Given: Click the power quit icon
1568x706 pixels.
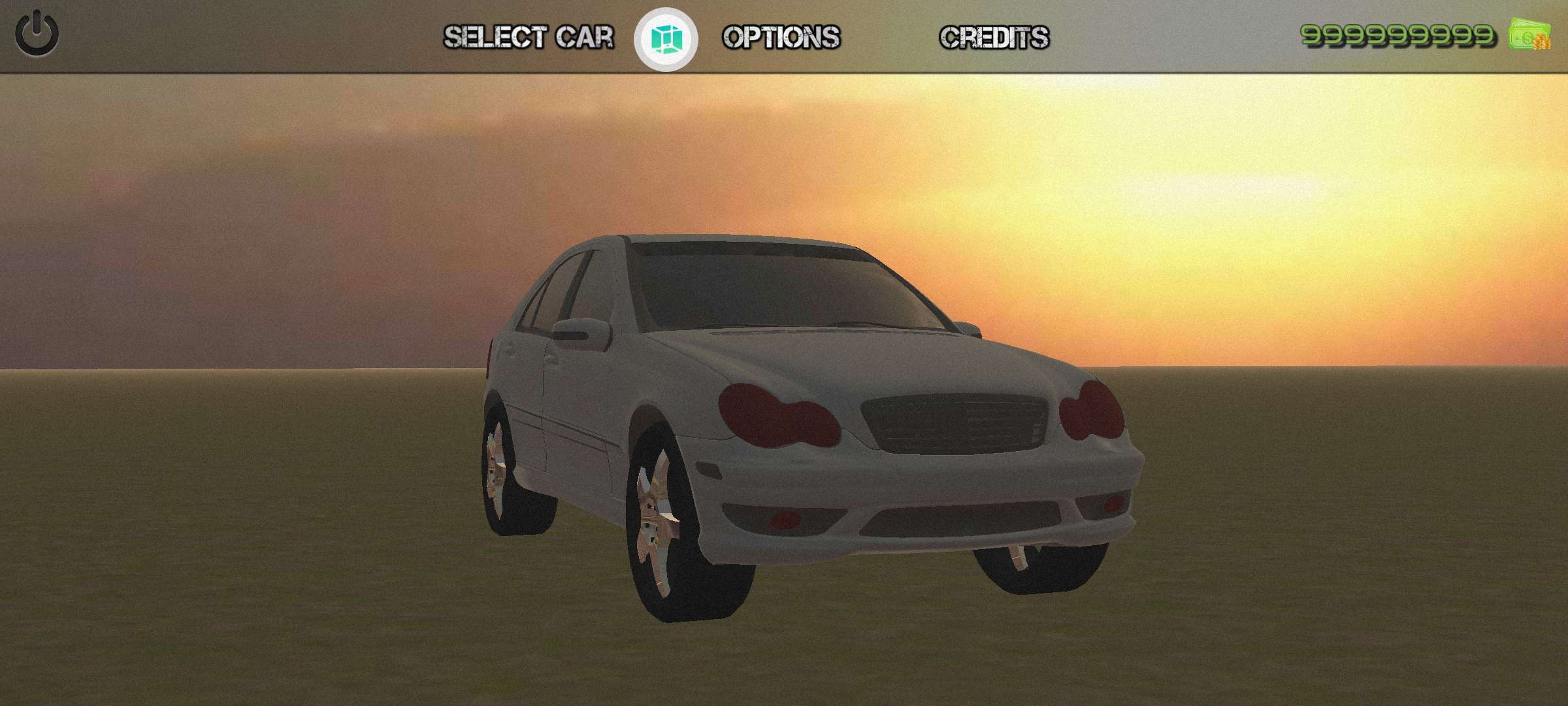Looking at the screenshot, I should tap(37, 34).
